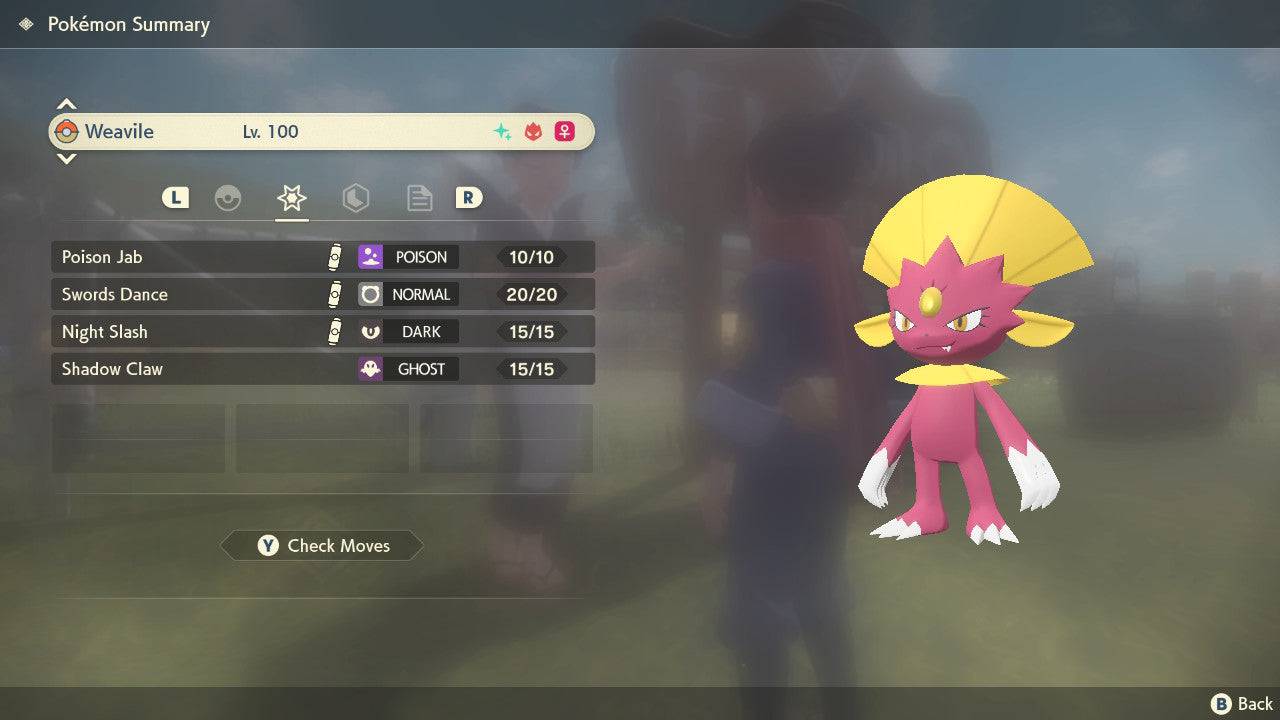Select the Poison Jab move row
1280x720 pixels.
coord(322,257)
